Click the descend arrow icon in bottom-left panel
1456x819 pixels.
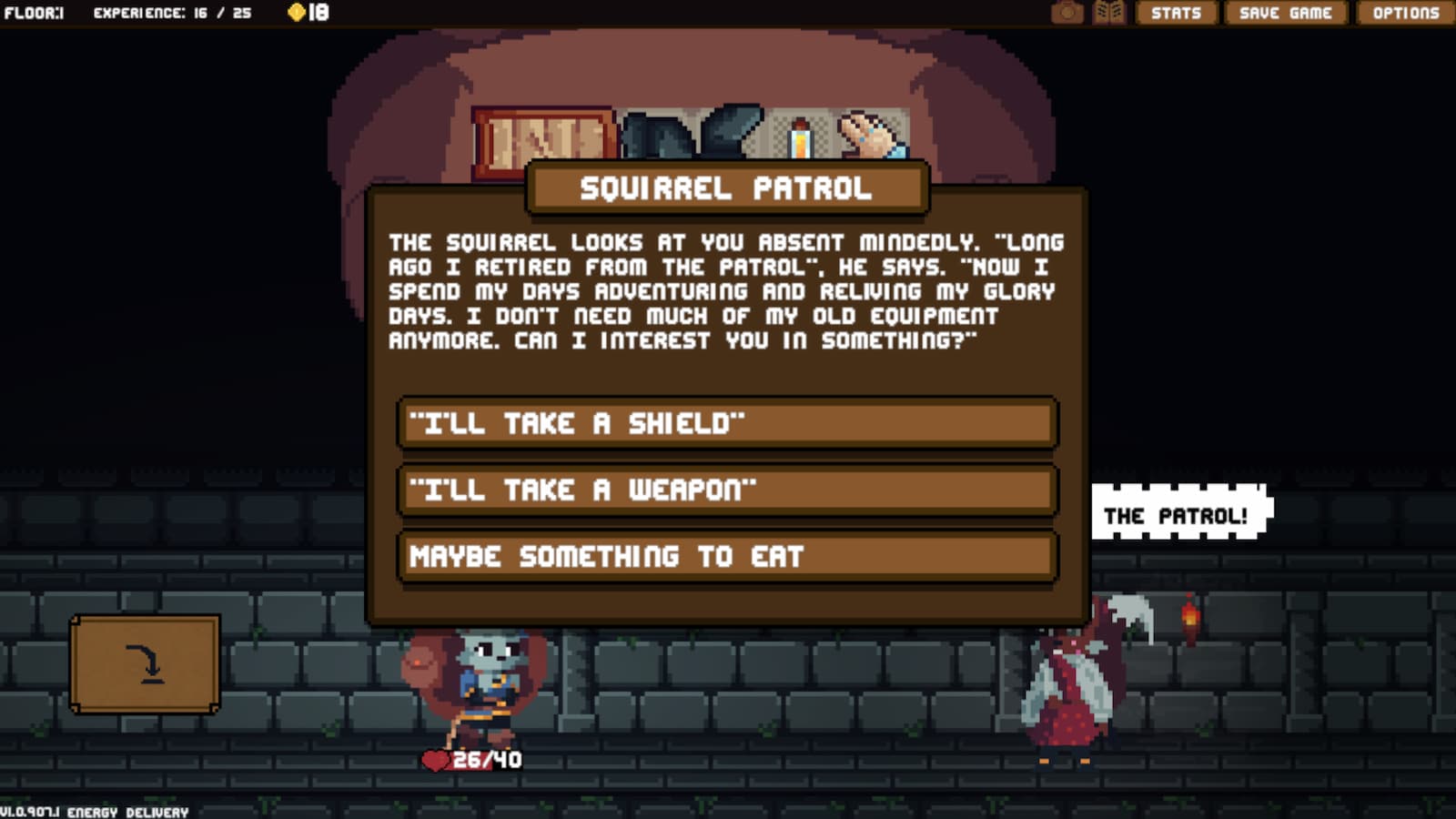[x=146, y=665]
